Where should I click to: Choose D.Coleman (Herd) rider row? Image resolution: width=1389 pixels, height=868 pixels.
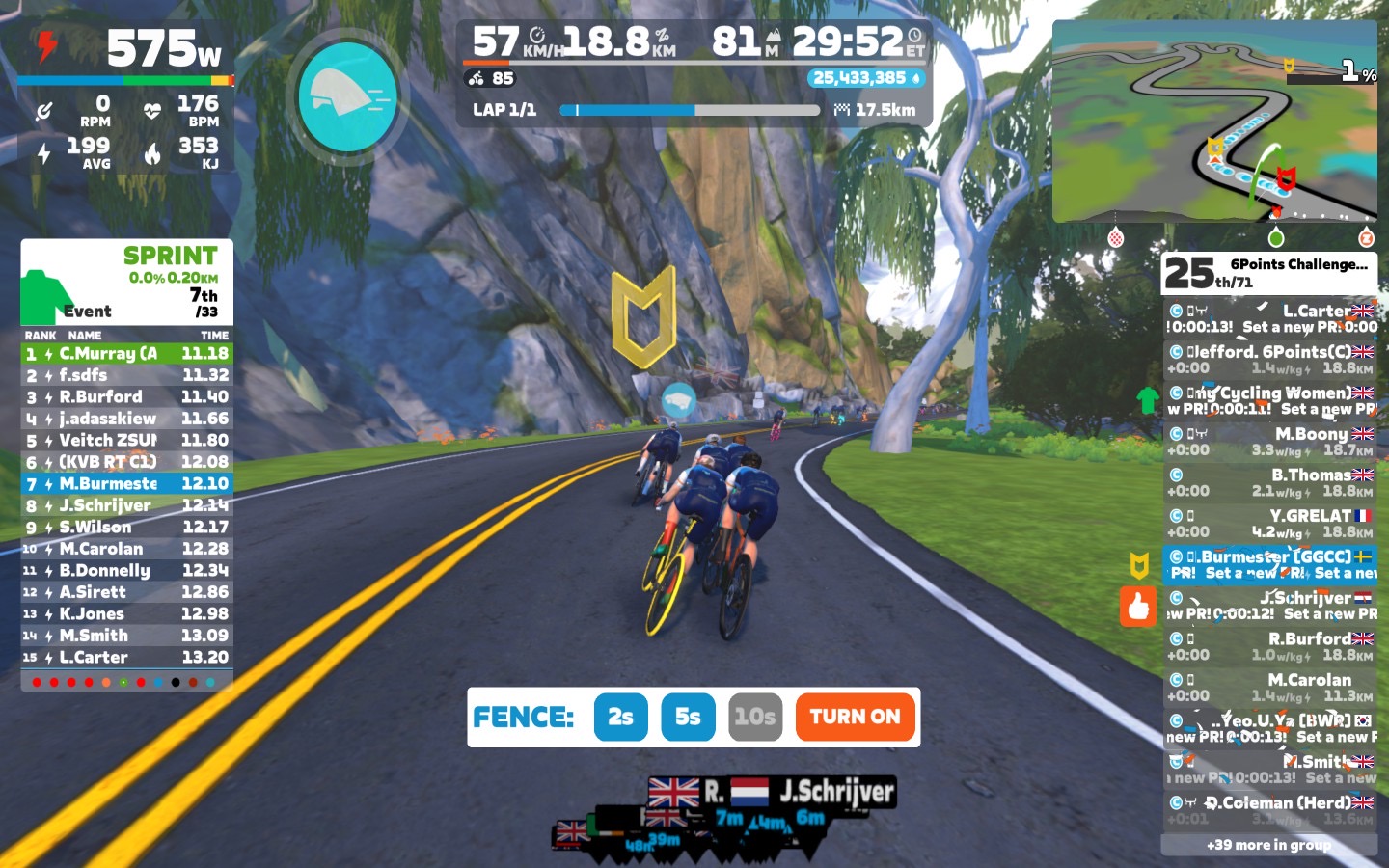[x=1269, y=810]
